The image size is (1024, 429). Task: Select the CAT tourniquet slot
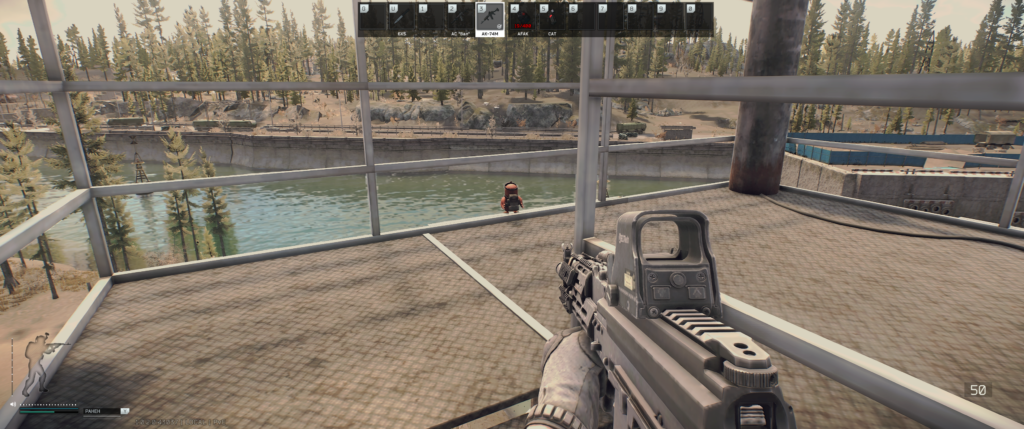point(550,19)
